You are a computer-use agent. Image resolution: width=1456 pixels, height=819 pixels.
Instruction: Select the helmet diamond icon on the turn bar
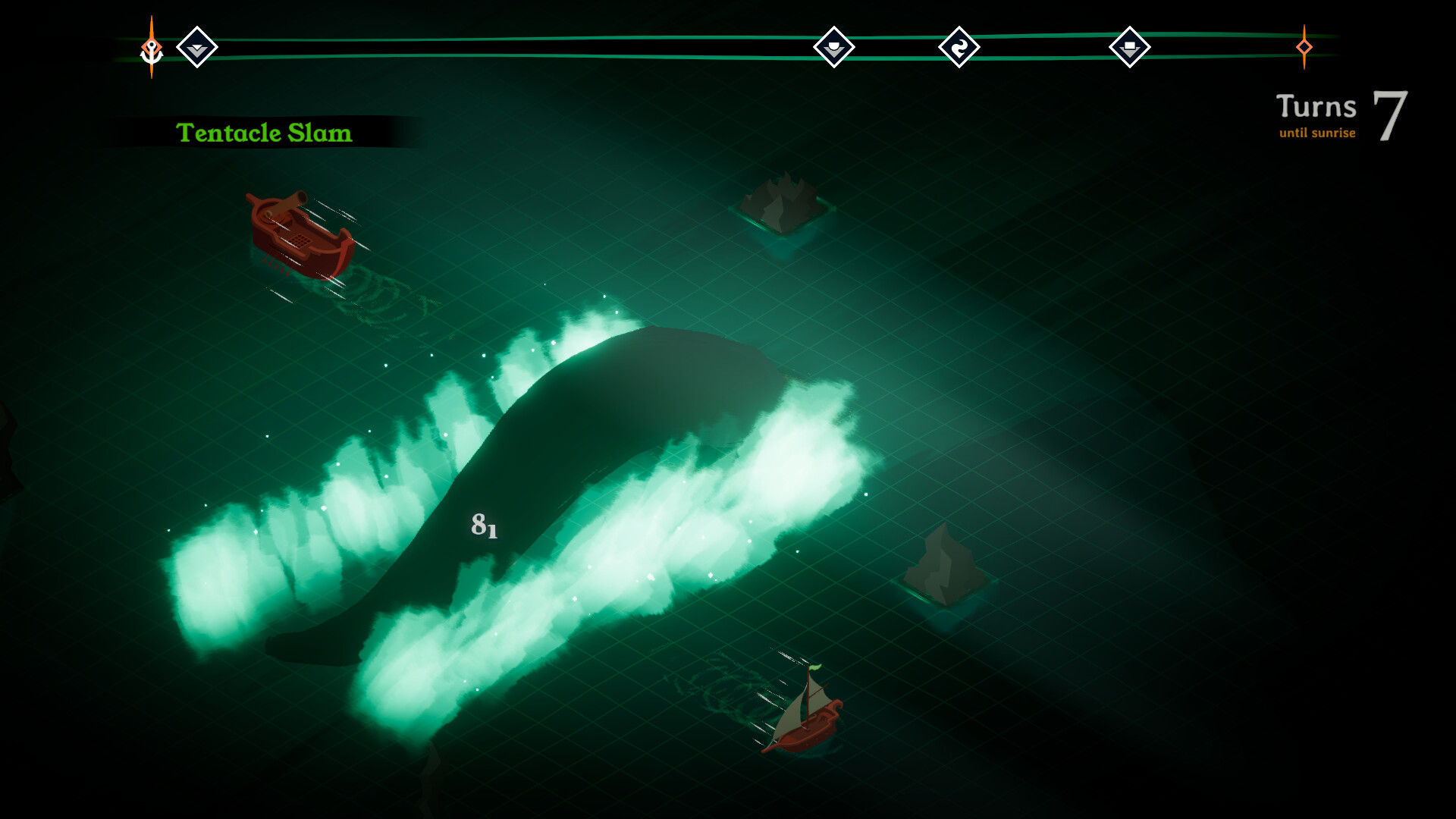pos(833,46)
